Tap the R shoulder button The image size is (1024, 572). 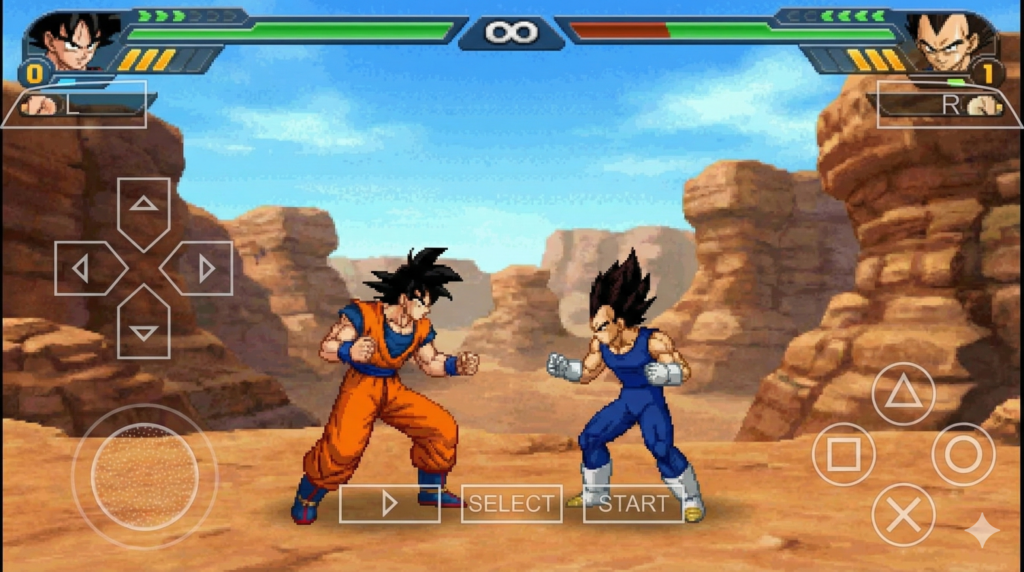point(948,104)
